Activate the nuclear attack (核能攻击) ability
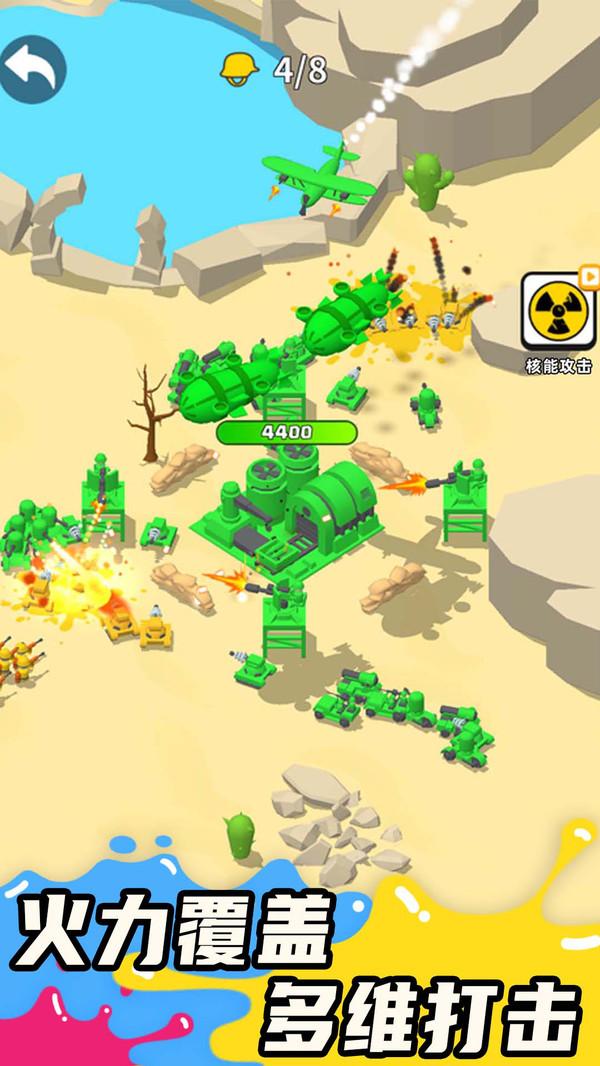Viewport: 600px width, 1066px height. pos(557,309)
